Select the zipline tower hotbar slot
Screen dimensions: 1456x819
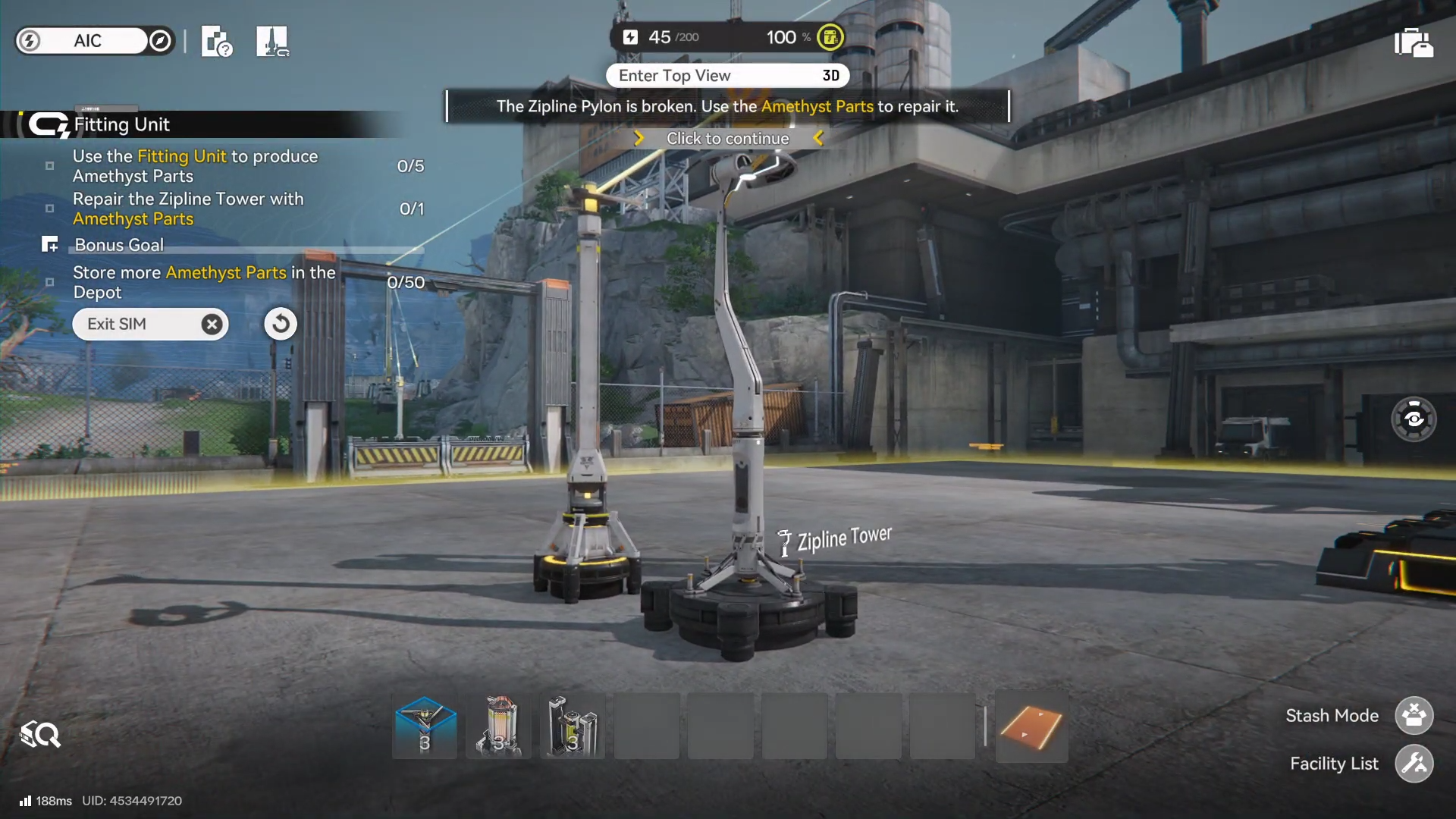coord(425,726)
